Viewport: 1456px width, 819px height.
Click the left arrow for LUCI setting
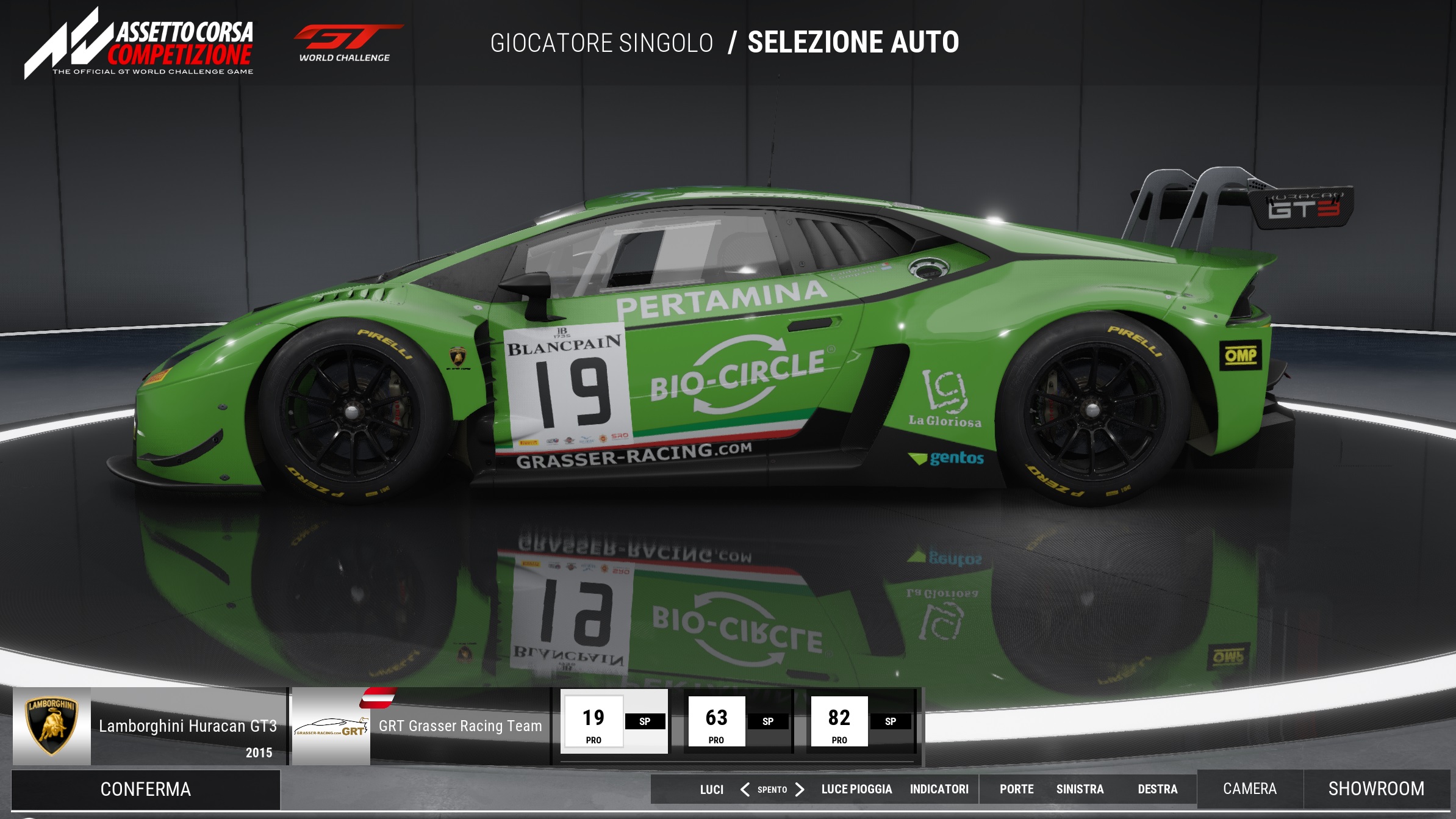(x=745, y=790)
